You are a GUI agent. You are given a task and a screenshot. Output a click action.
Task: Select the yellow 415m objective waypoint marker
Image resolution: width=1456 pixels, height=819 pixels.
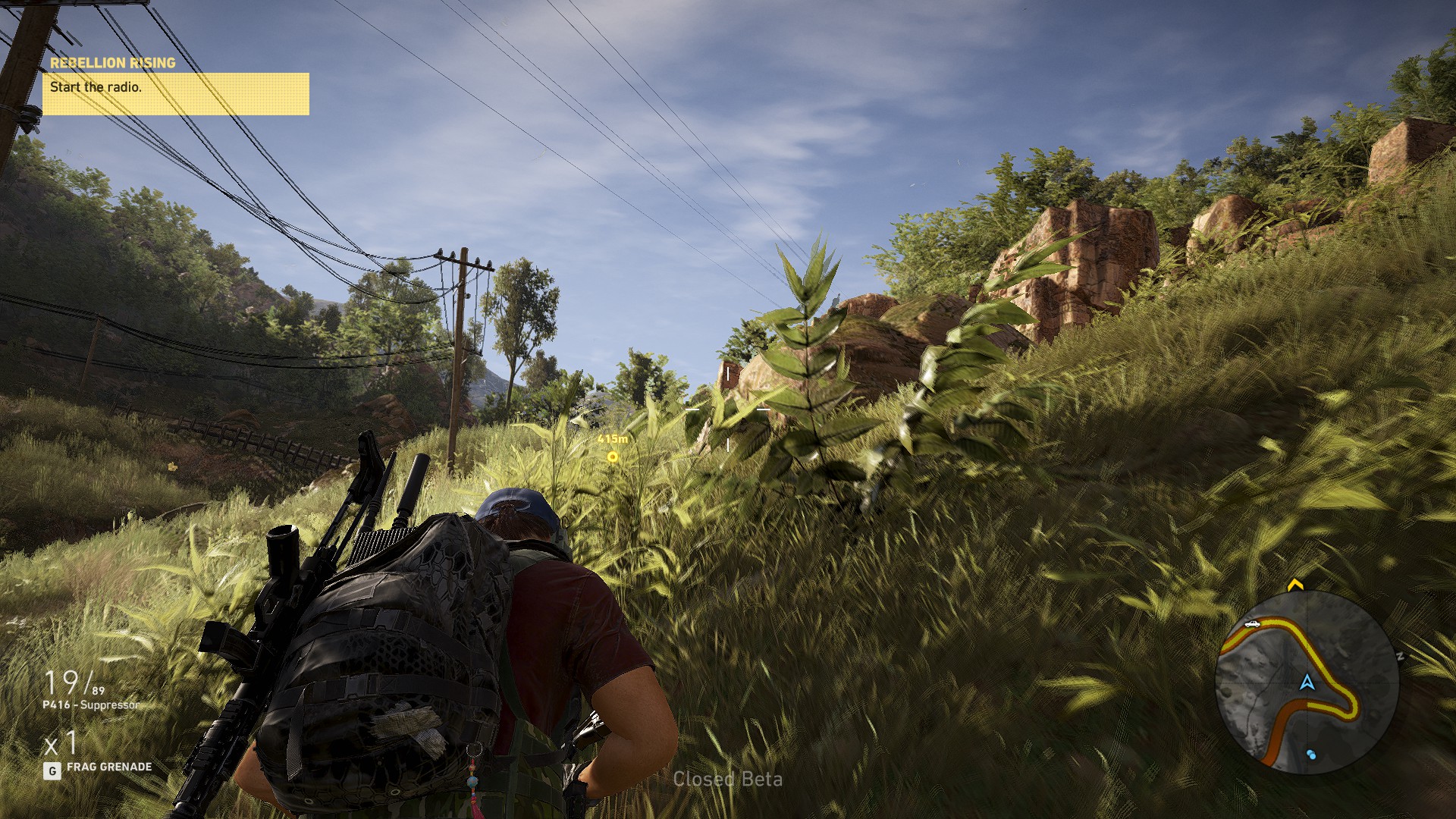click(x=613, y=457)
